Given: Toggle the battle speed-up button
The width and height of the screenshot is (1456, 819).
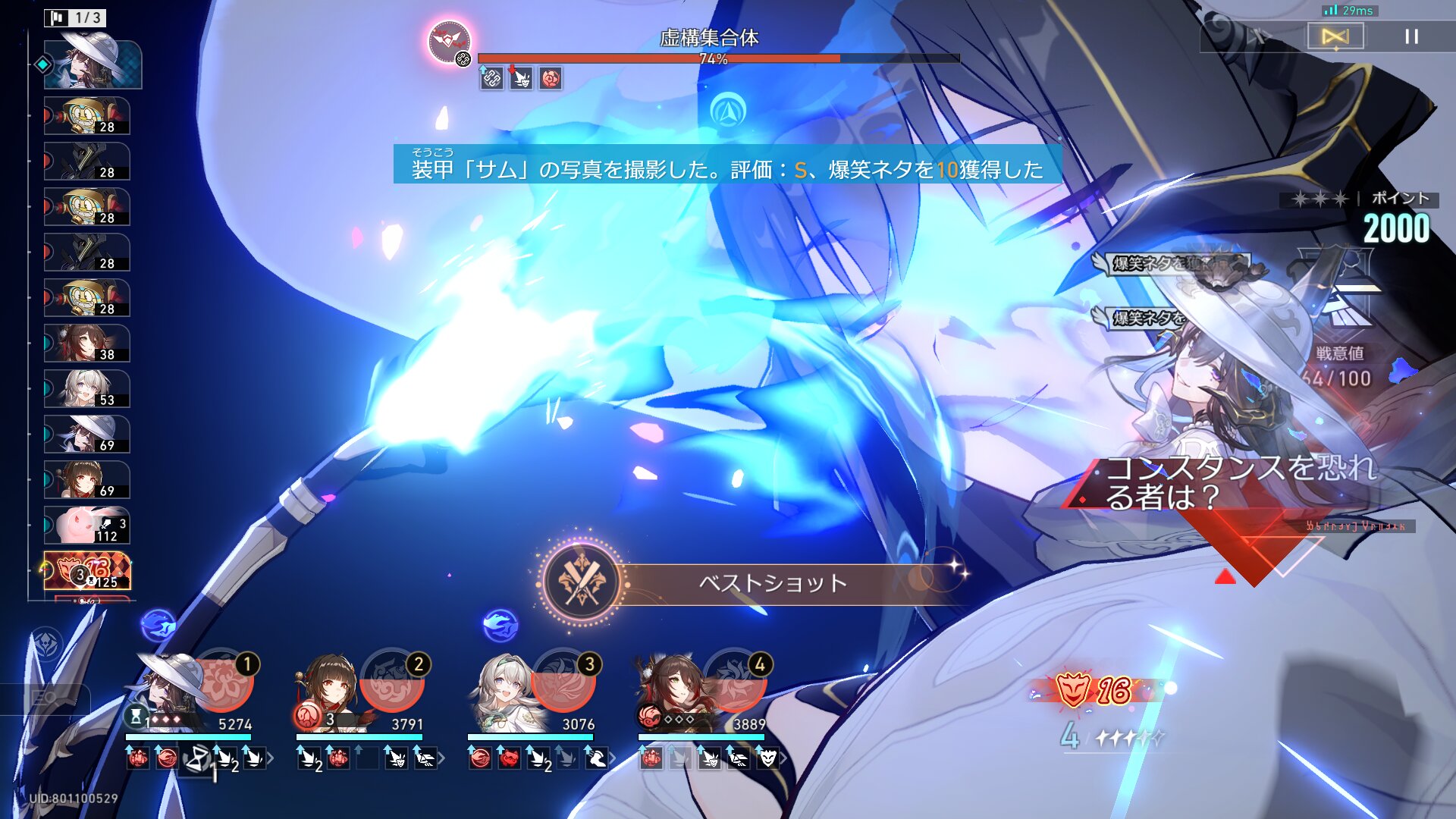Looking at the screenshot, I should (x=1259, y=36).
